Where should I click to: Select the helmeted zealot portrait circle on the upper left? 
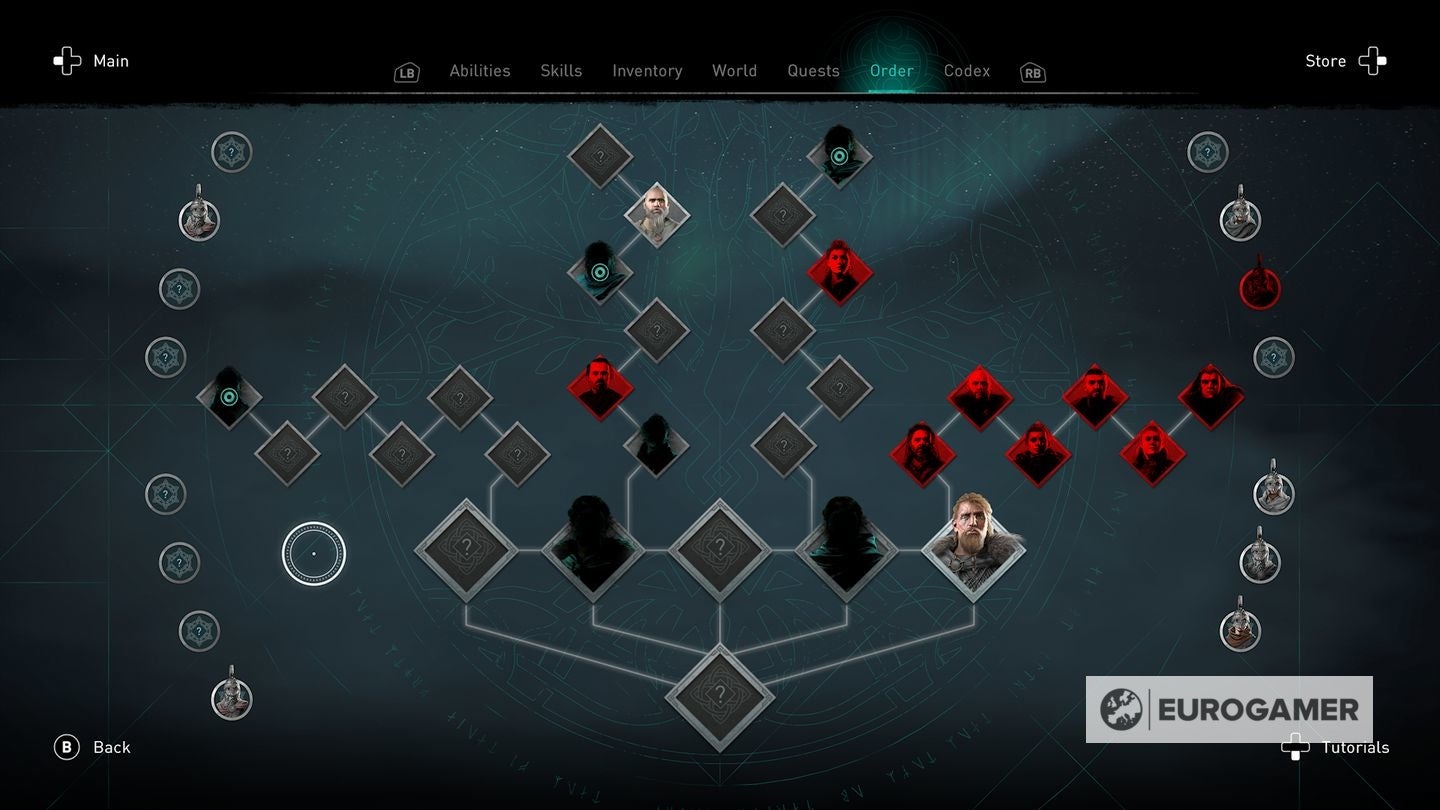pos(197,220)
